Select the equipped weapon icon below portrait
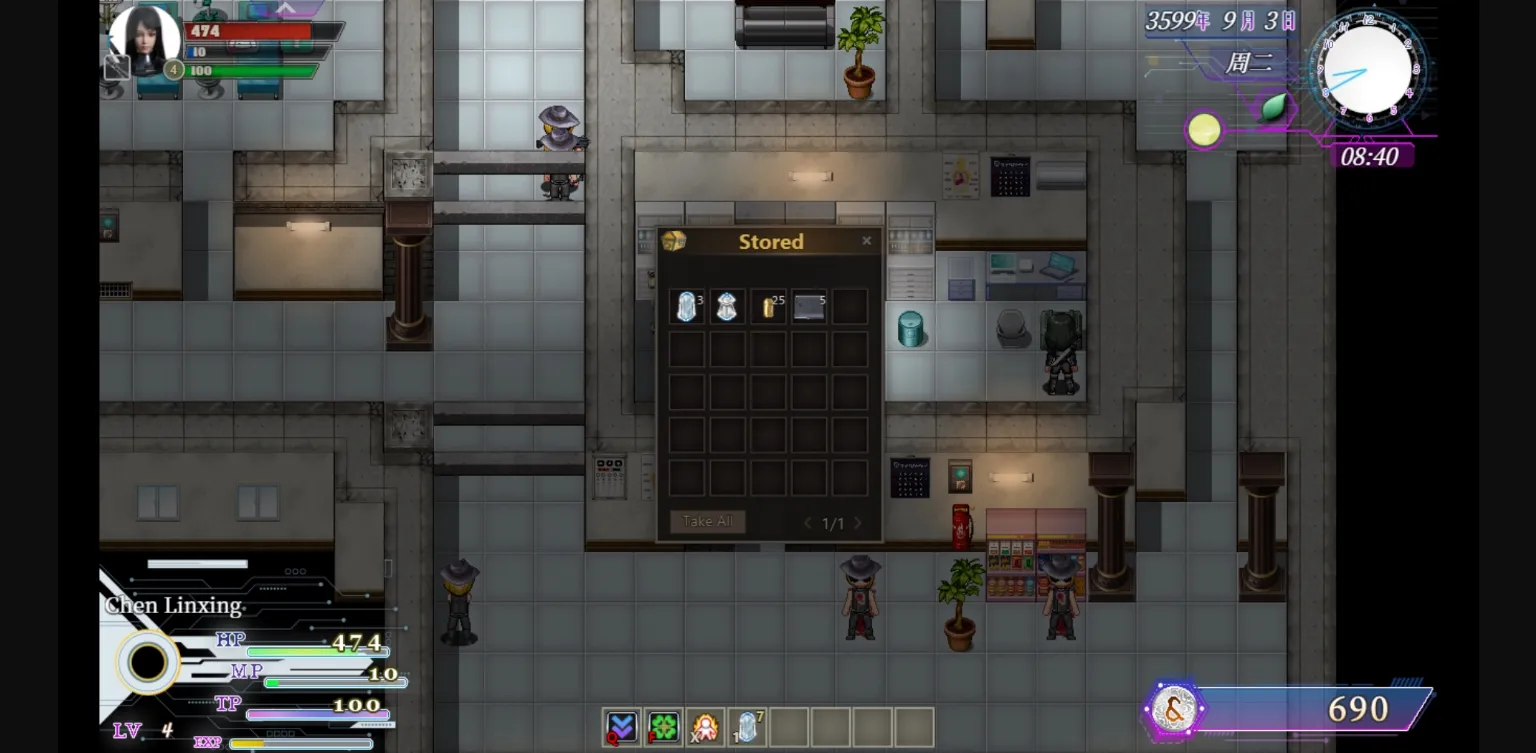 [x=117, y=67]
